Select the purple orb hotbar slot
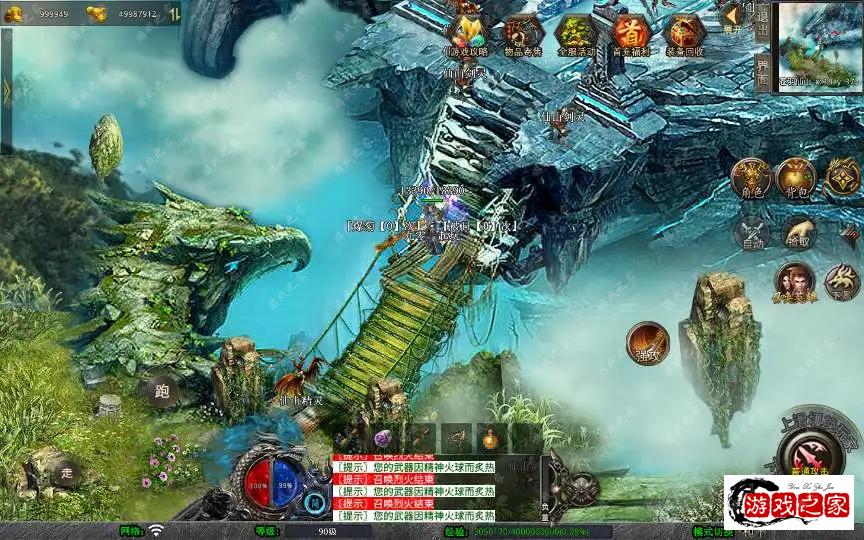Screen dimensions: 864x540 point(381,437)
